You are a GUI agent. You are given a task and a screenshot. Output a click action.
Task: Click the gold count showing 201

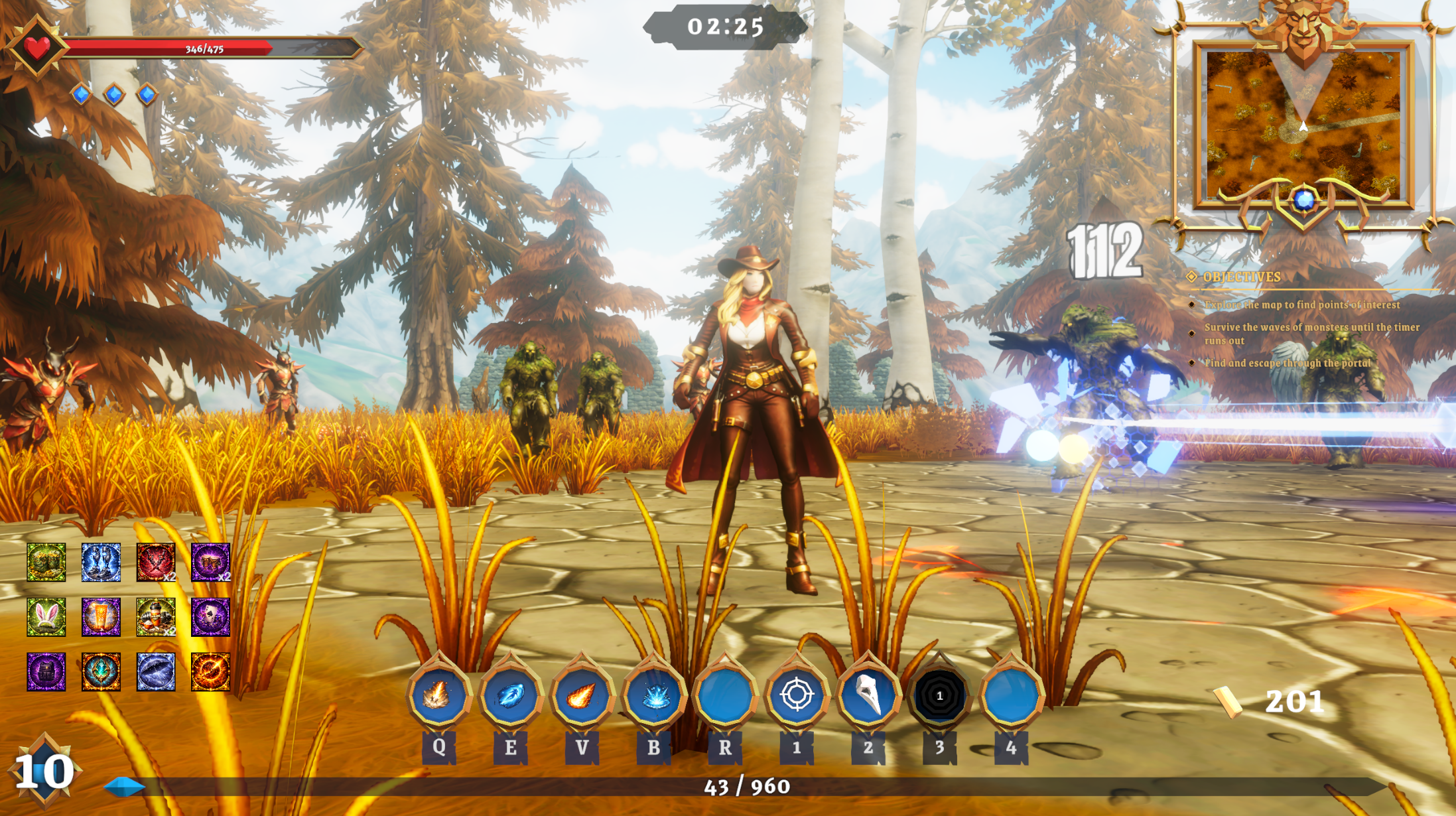pyautogui.click(x=1293, y=700)
